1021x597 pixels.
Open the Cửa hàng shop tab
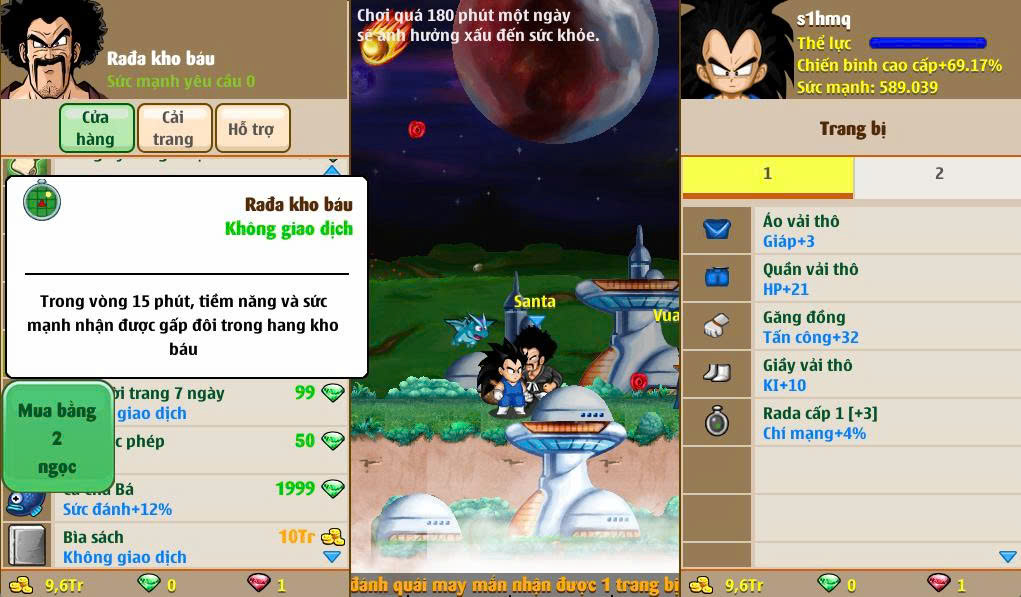[96, 128]
